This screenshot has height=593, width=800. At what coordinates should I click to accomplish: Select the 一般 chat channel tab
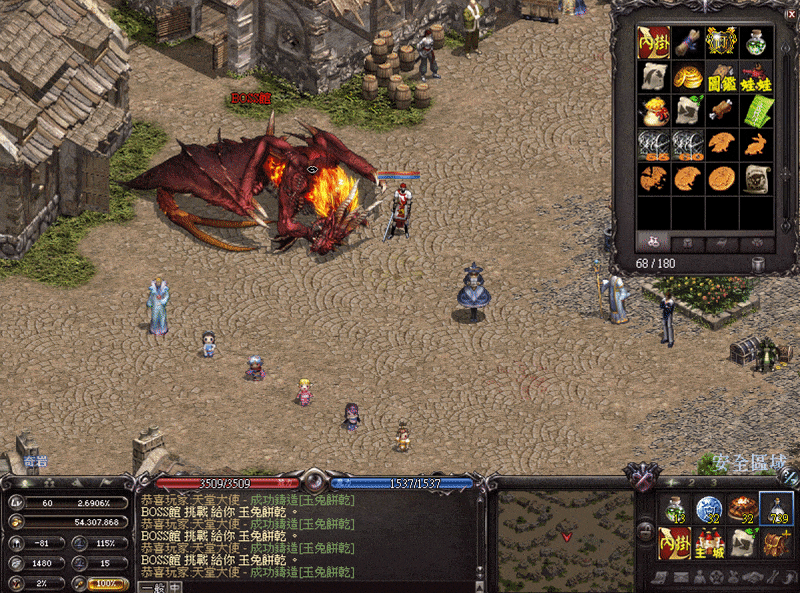153,587
